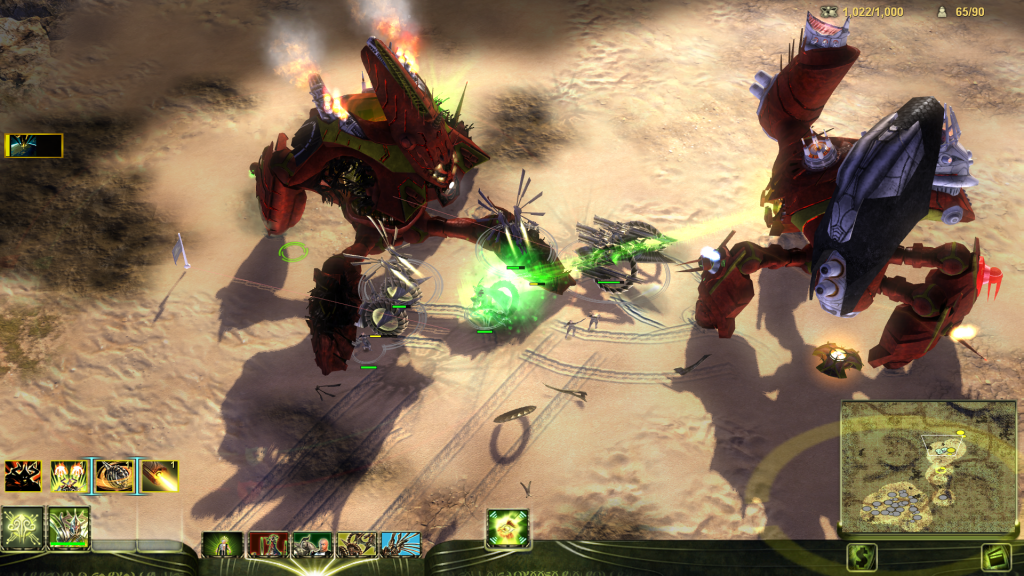Choose the red-background figure portrait
This screenshot has height=576, width=1024.
[x=268, y=544]
